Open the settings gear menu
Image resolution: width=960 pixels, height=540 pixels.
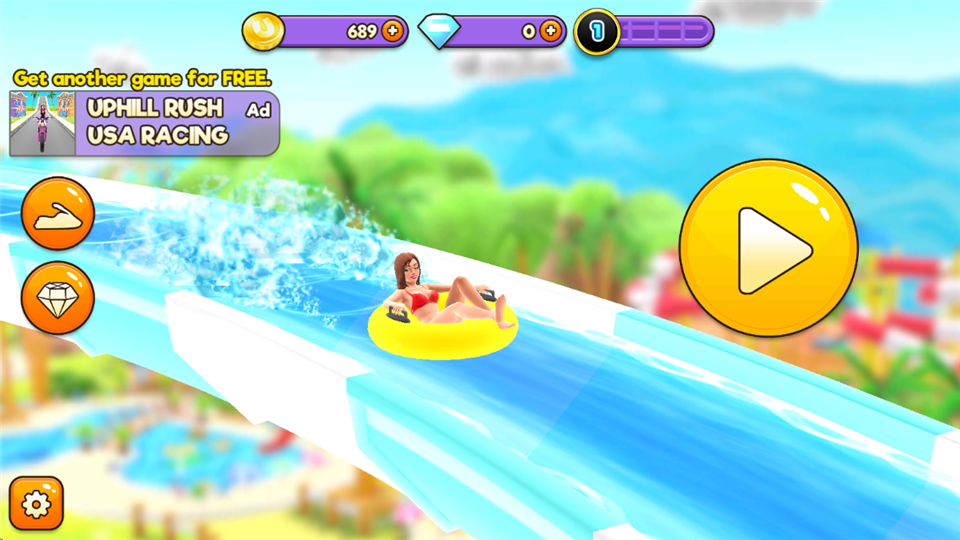coord(36,505)
